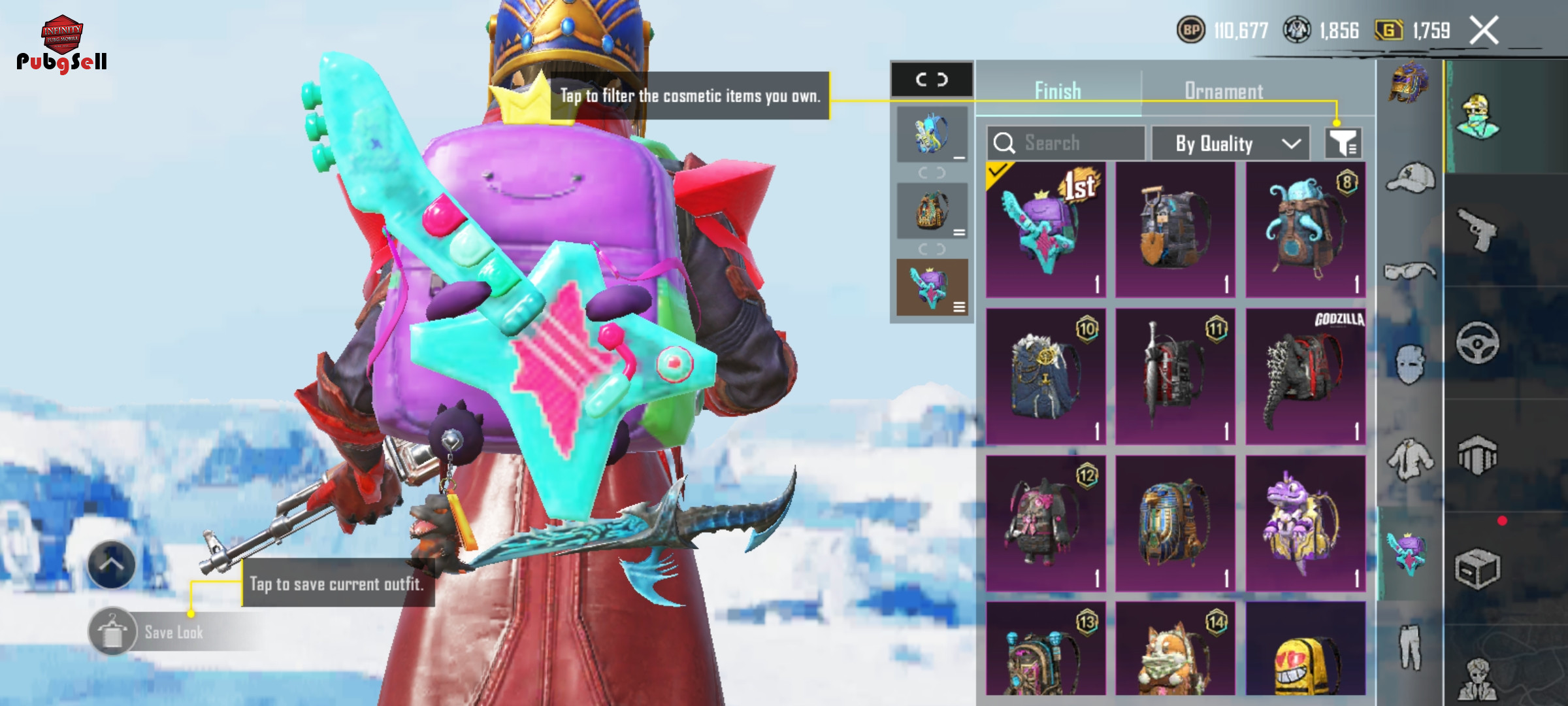Pick the purple dragon backpack skin

click(1305, 523)
